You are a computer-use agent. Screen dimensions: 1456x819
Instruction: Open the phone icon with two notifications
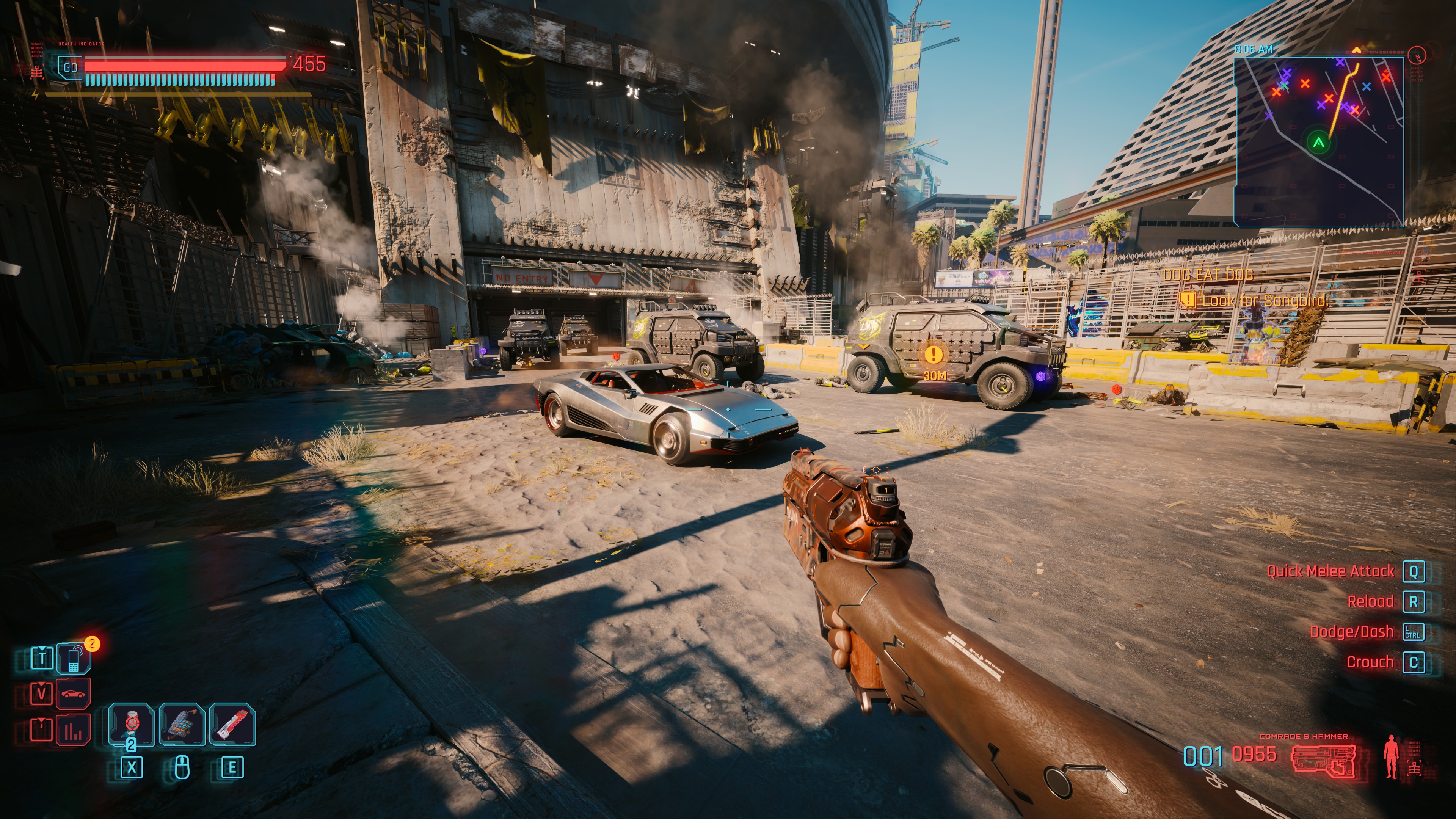tap(74, 659)
